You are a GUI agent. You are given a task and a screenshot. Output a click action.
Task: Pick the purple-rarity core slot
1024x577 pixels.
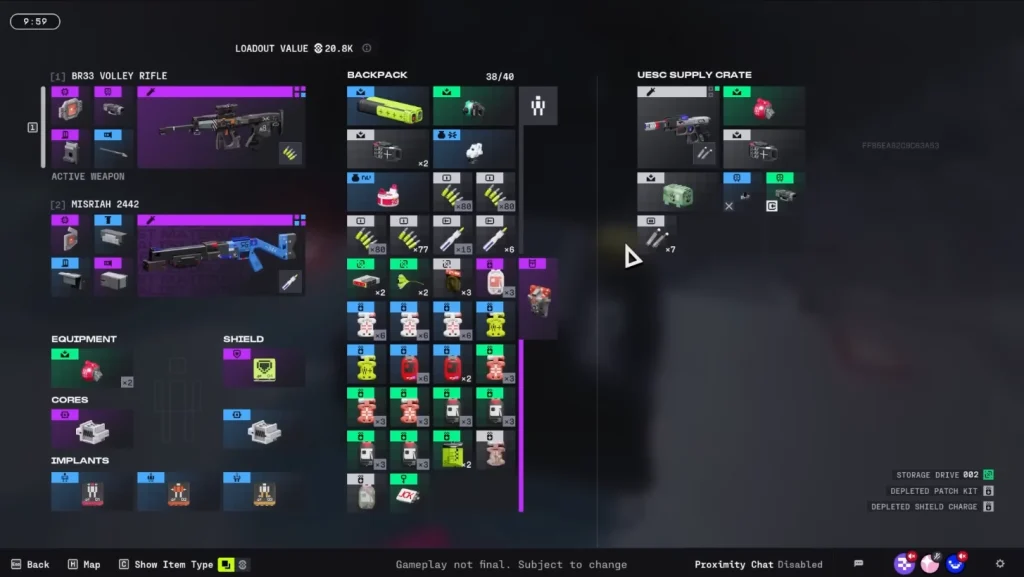92,429
